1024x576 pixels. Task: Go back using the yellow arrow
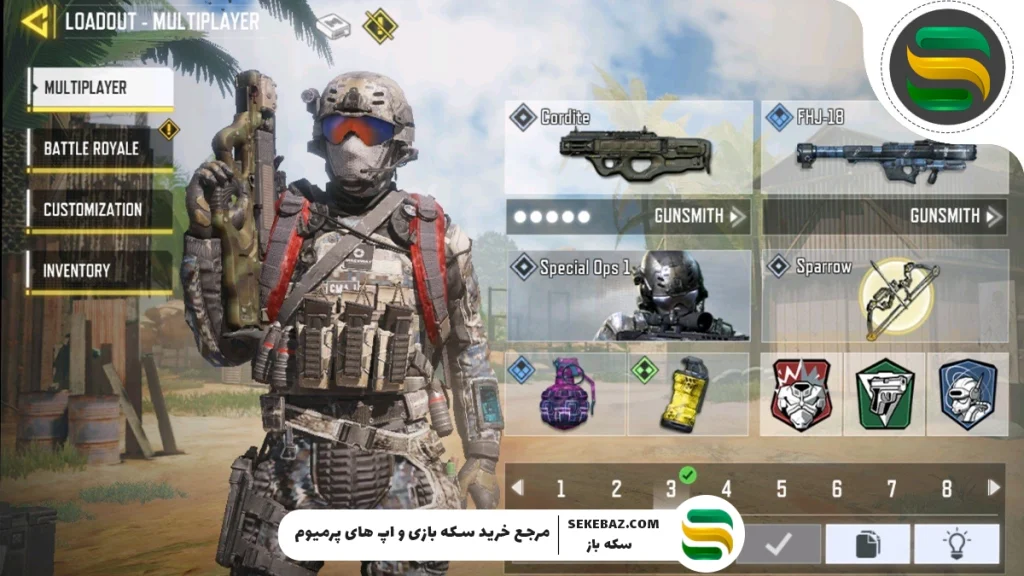[37, 21]
